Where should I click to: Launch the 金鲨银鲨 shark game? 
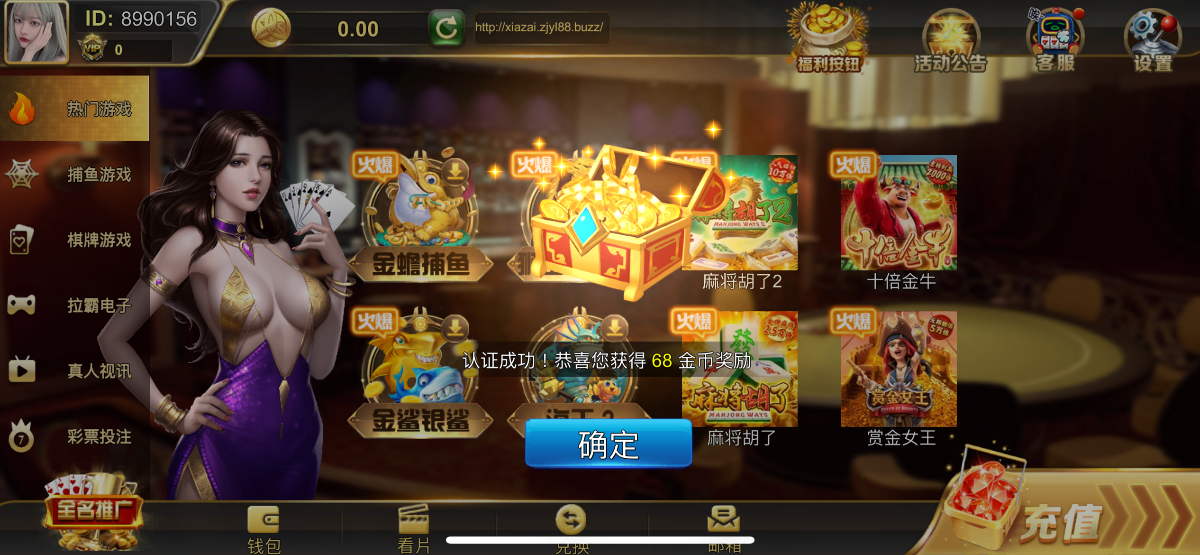(x=421, y=372)
